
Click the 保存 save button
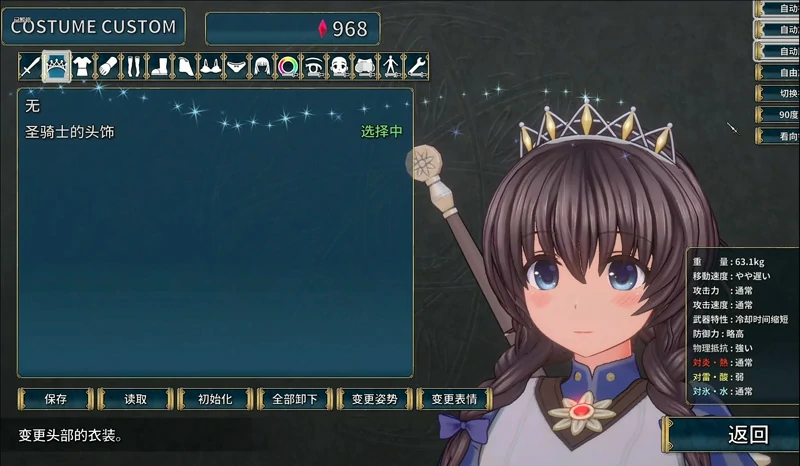[x=56, y=398]
